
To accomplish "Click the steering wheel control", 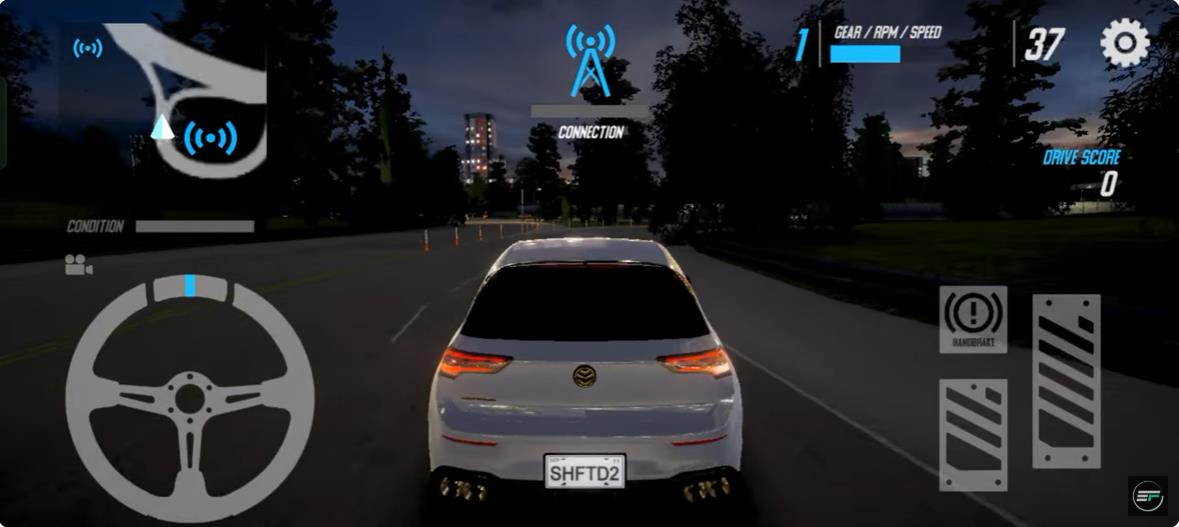I will point(190,398).
